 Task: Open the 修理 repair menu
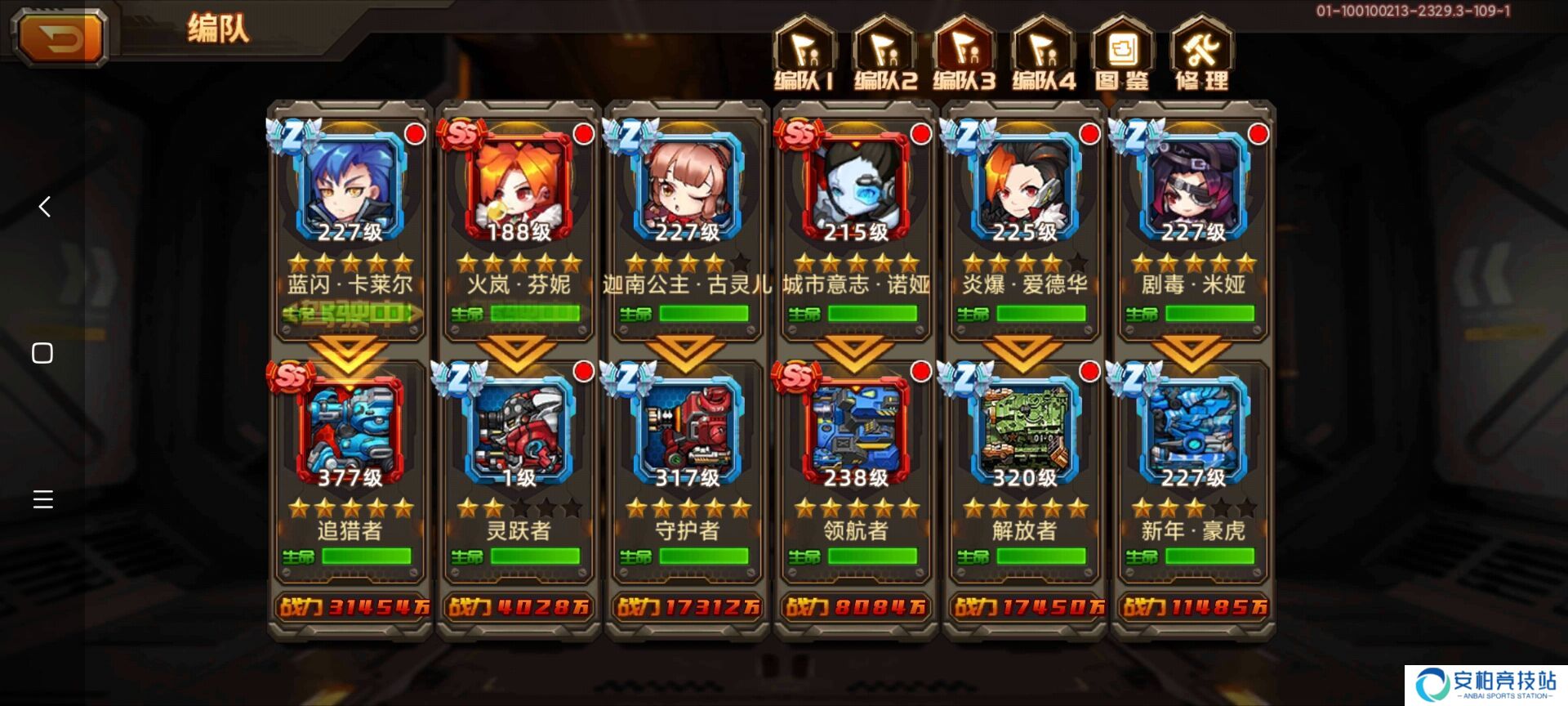pyautogui.click(x=1201, y=54)
